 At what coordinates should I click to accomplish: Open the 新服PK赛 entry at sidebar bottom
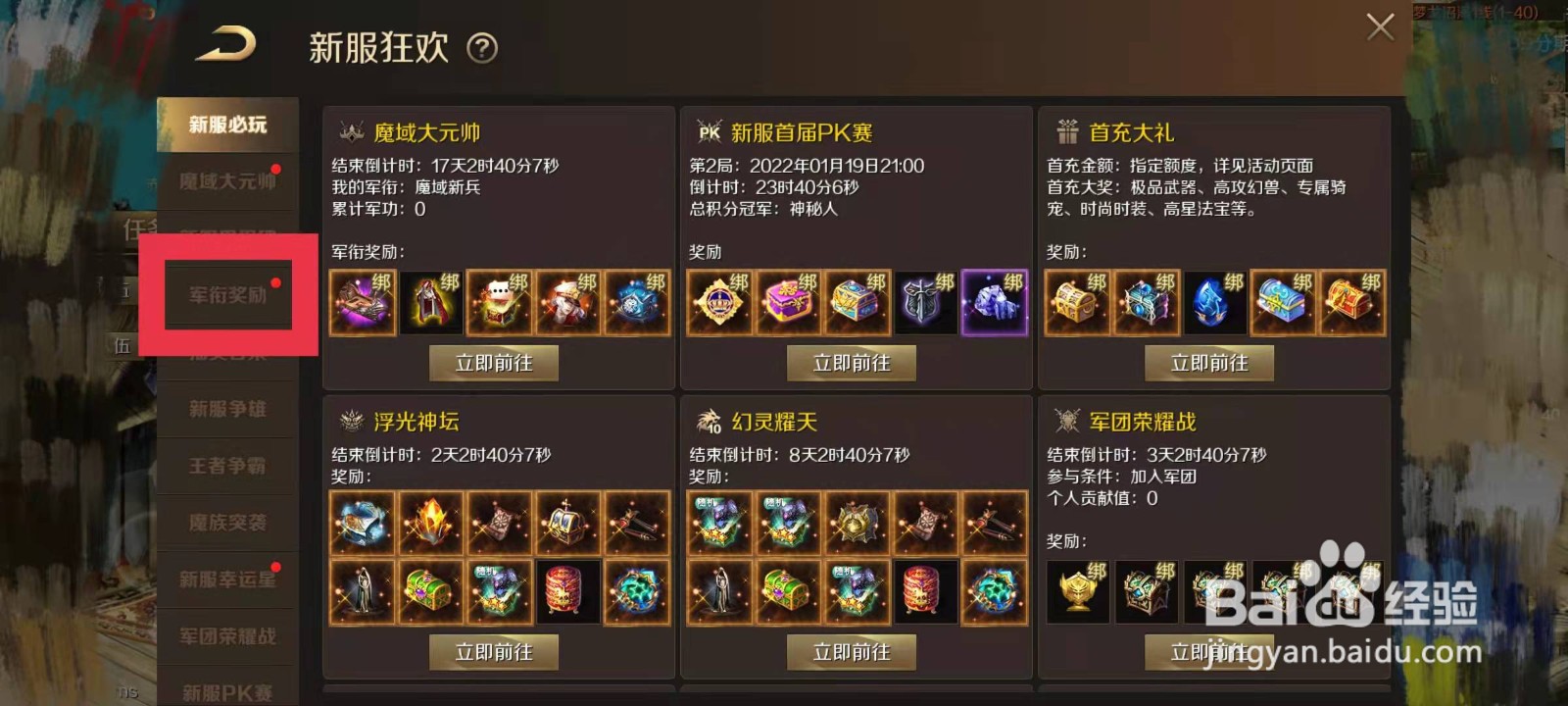coord(227,693)
